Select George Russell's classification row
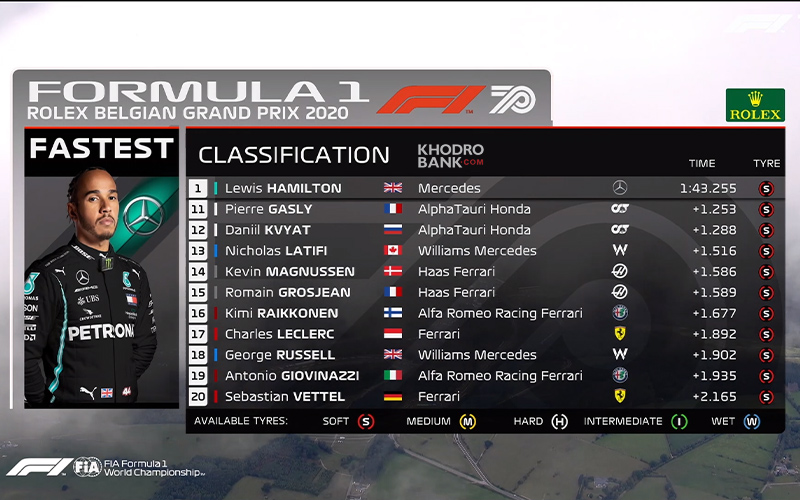The width and height of the screenshot is (800, 500). point(280,355)
